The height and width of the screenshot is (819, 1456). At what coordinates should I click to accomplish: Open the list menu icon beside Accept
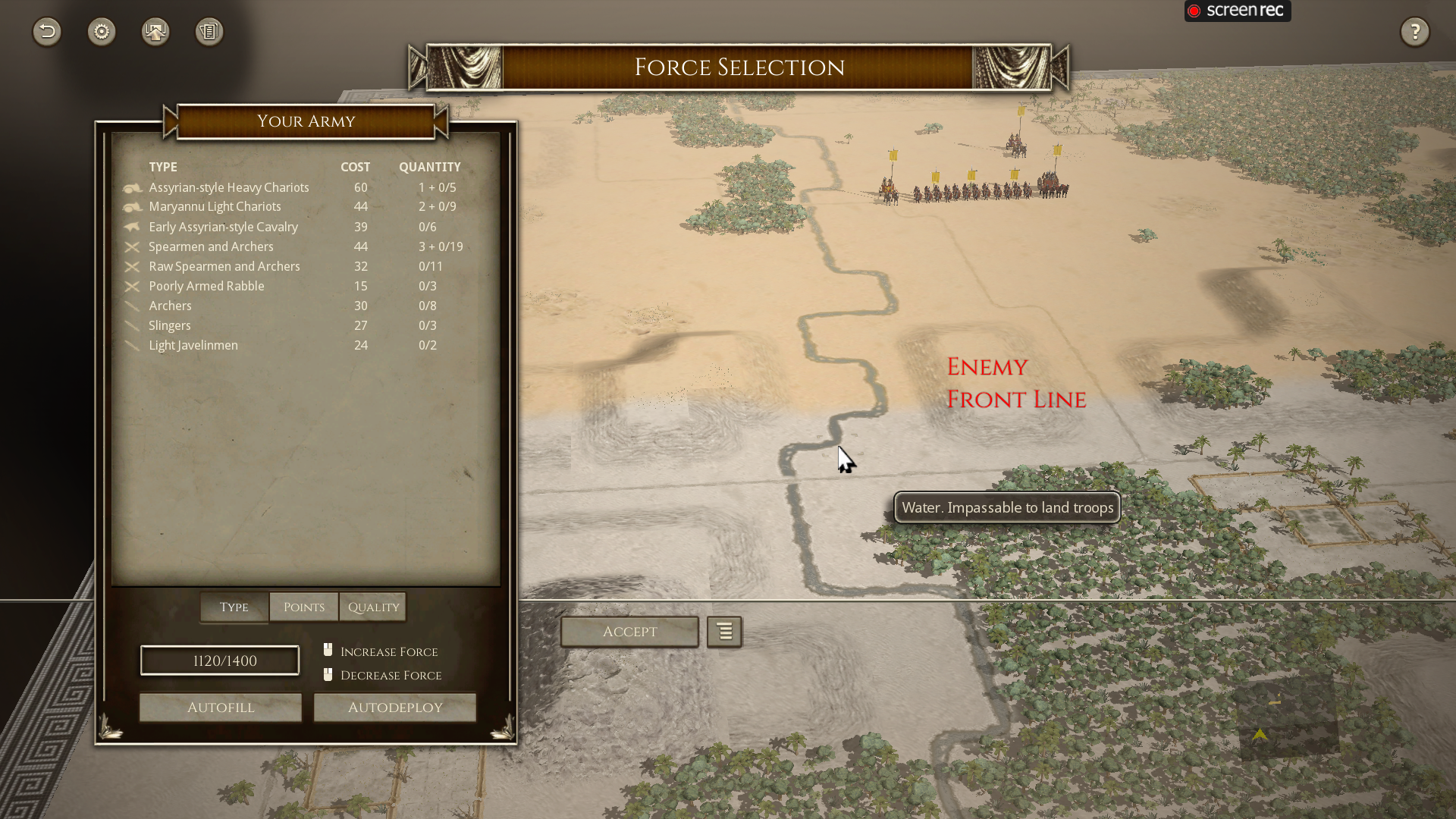pyautogui.click(x=723, y=632)
